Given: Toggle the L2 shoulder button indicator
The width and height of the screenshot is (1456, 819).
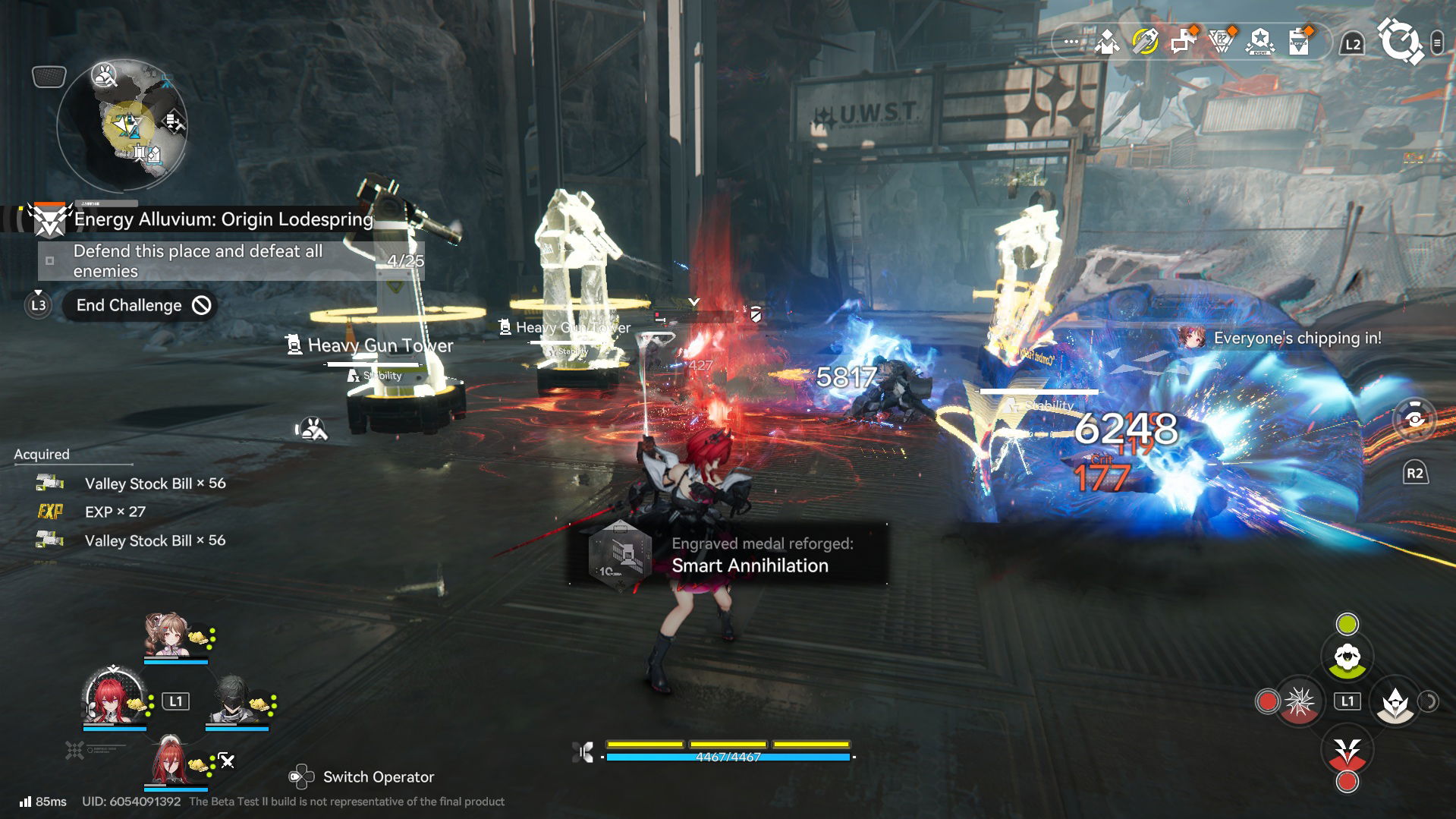Looking at the screenshot, I should (1352, 43).
